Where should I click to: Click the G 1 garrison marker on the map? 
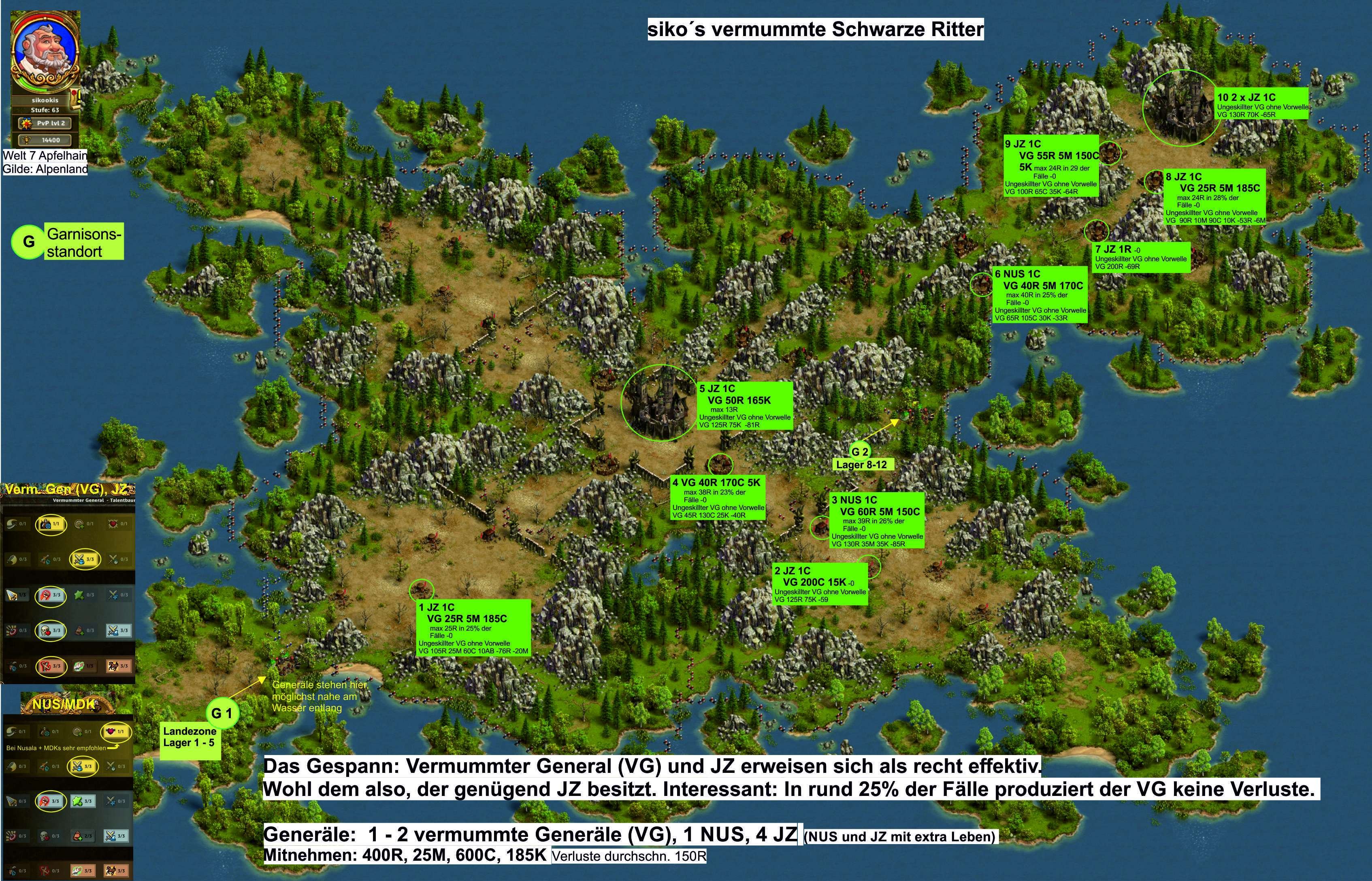tap(222, 713)
